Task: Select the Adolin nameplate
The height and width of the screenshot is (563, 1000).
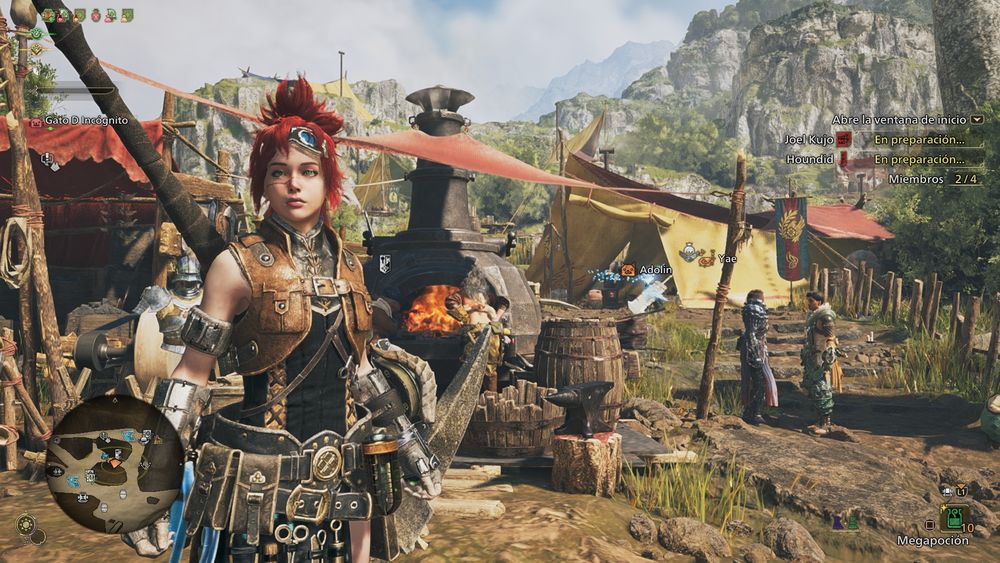Action: coord(655,270)
